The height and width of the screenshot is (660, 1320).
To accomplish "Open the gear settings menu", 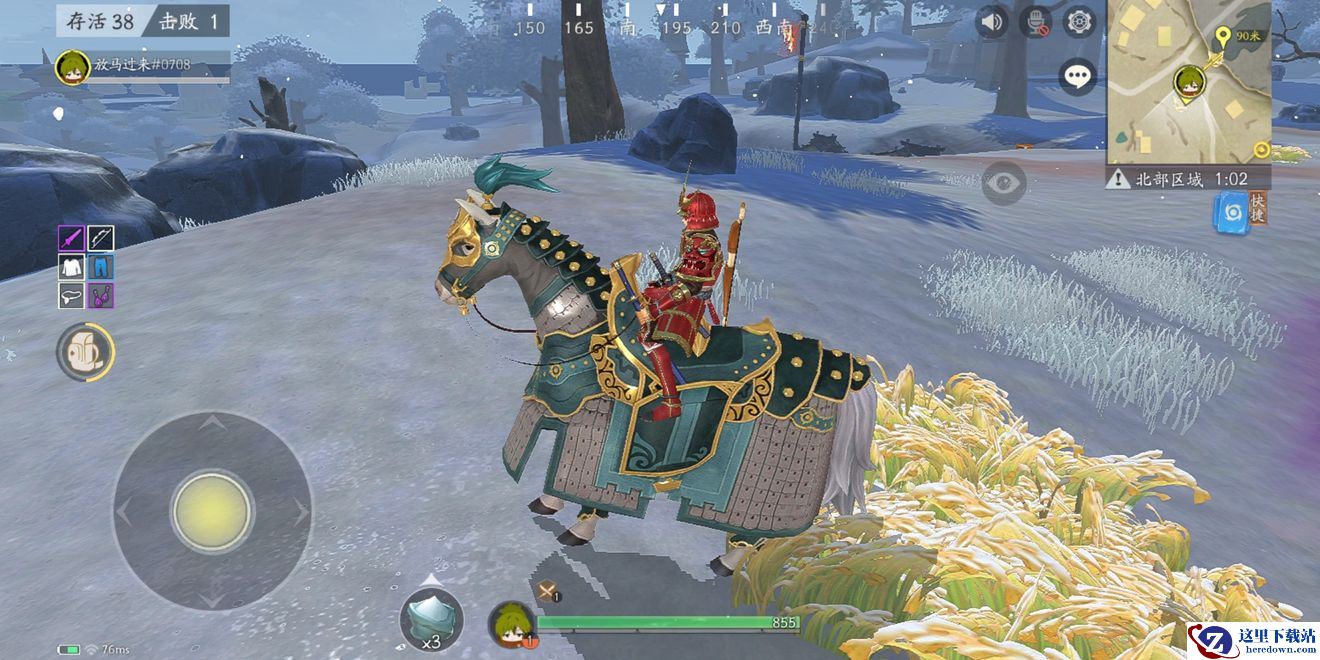I will pyautogui.click(x=1079, y=22).
